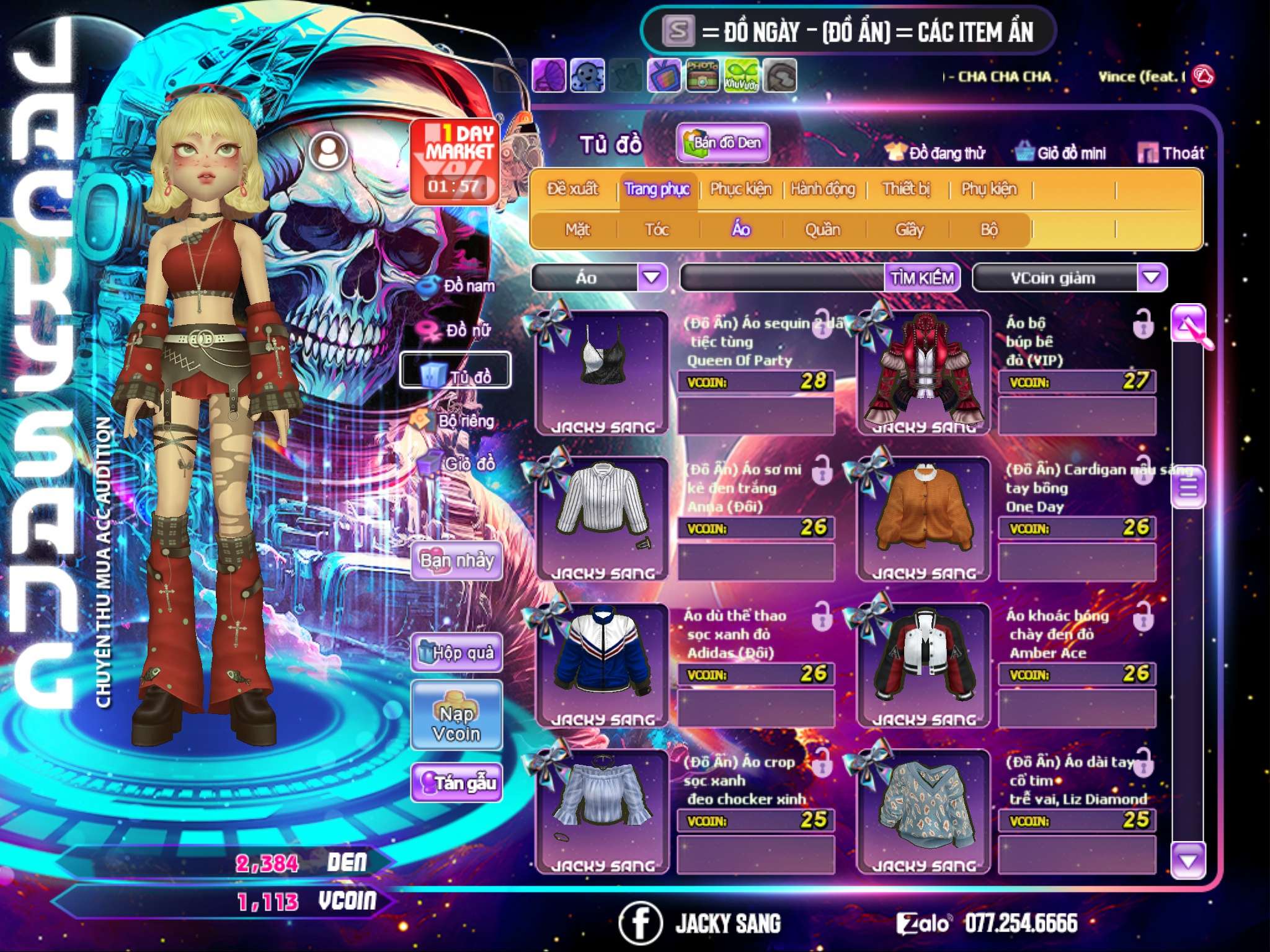The image size is (1270, 952).
Task: Switch to the Quần subcategory
Action: (822, 230)
